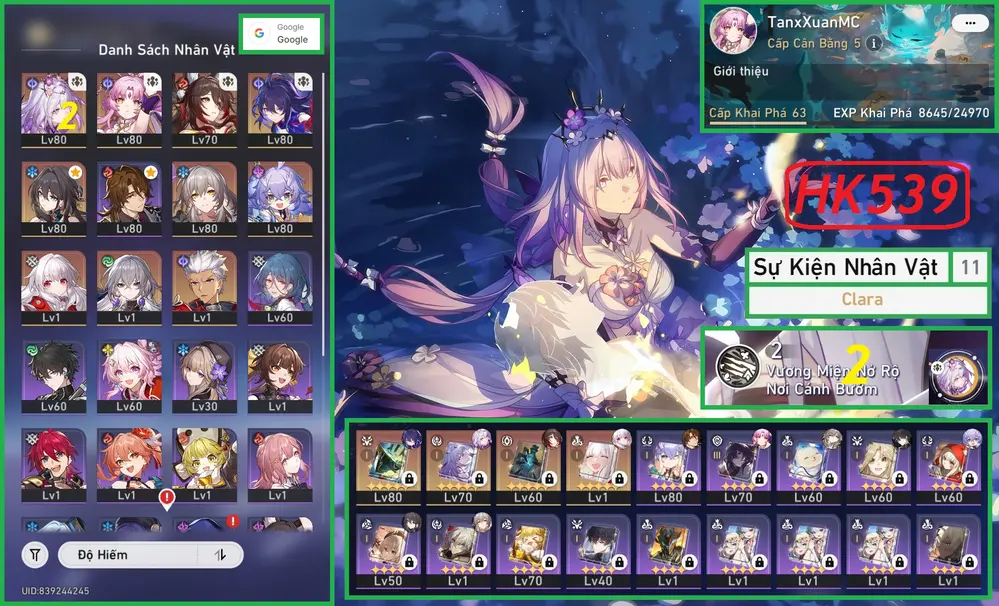Viewport: 999px width, 606px height.
Task: Open the character filter funnel icon
Action: coord(35,554)
